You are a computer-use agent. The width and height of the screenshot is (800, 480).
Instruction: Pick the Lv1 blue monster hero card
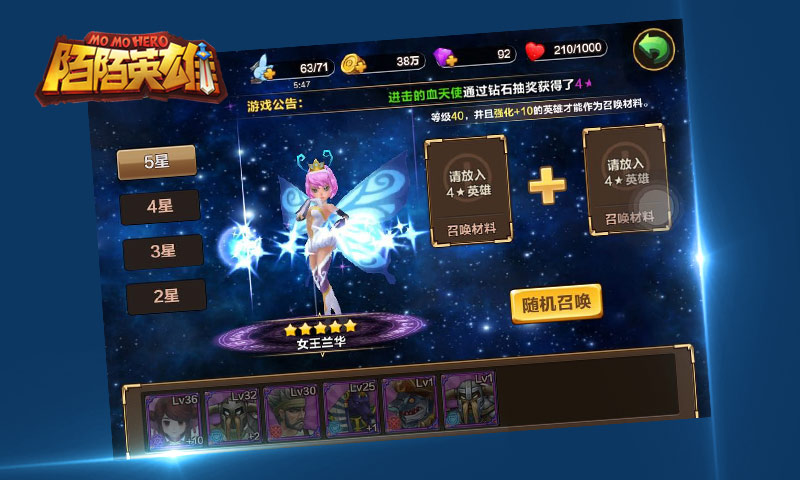pos(410,404)
